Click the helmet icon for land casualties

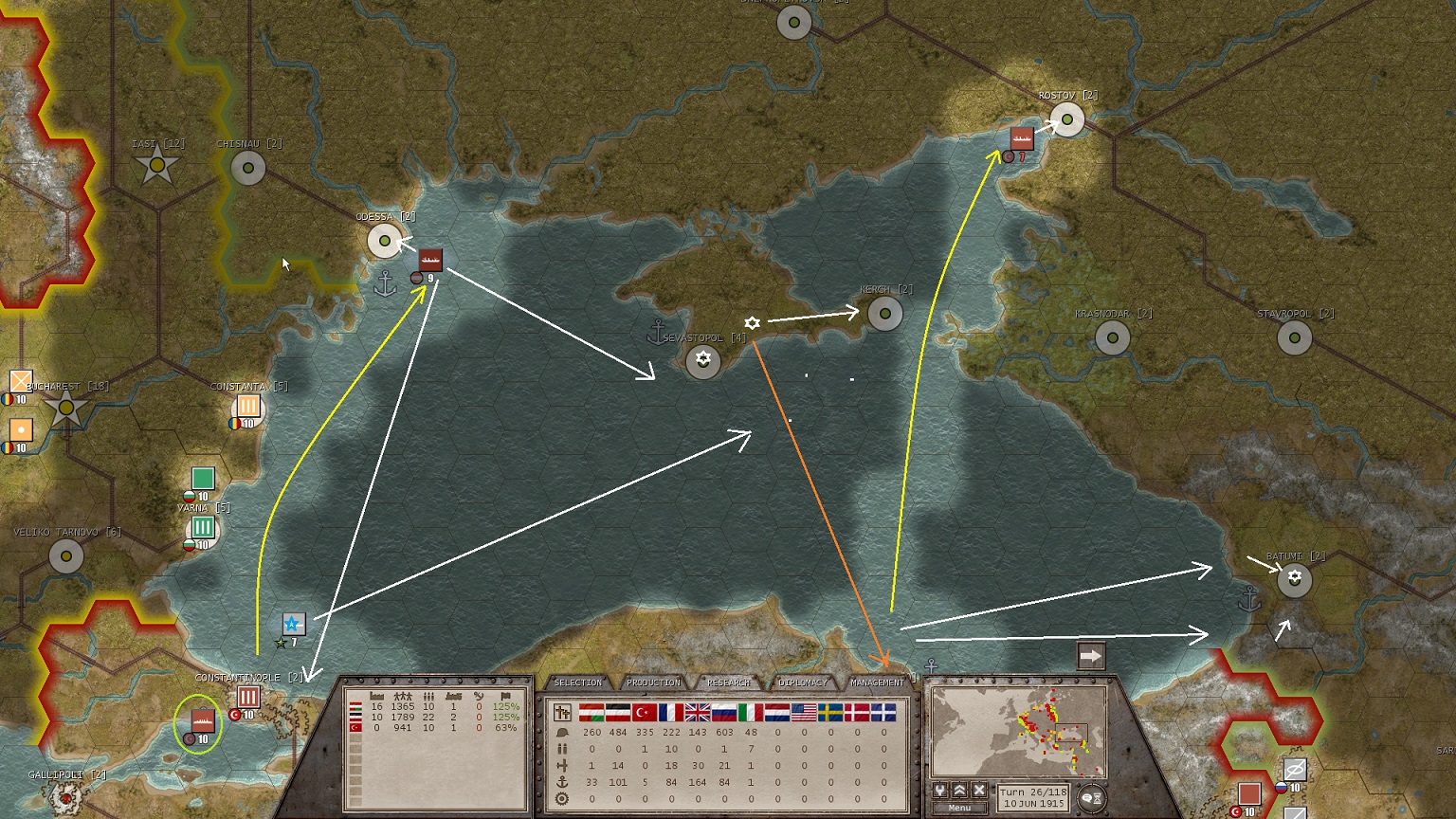564,732
